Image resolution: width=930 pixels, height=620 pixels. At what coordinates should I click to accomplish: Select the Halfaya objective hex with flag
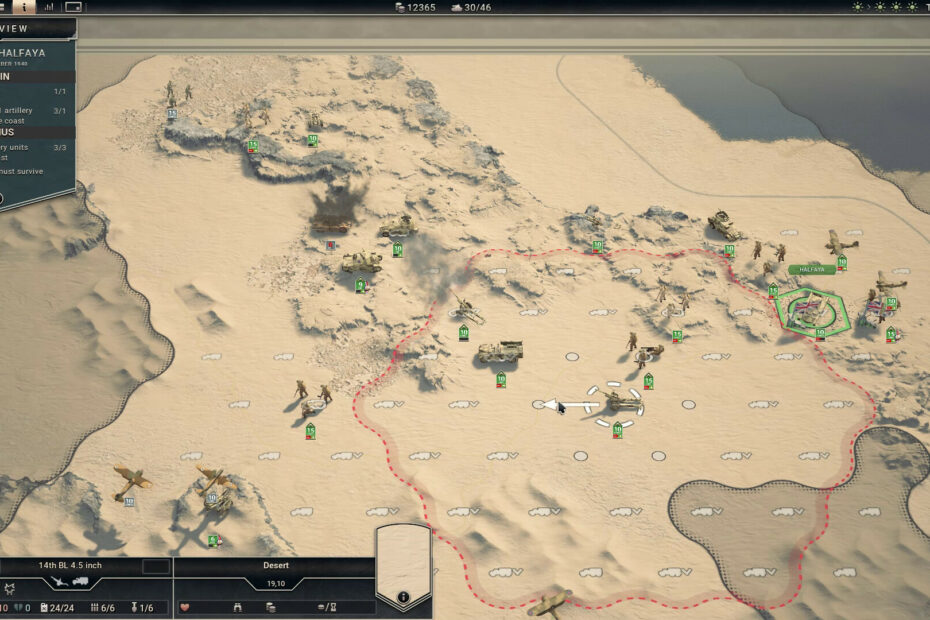point(812,309)
